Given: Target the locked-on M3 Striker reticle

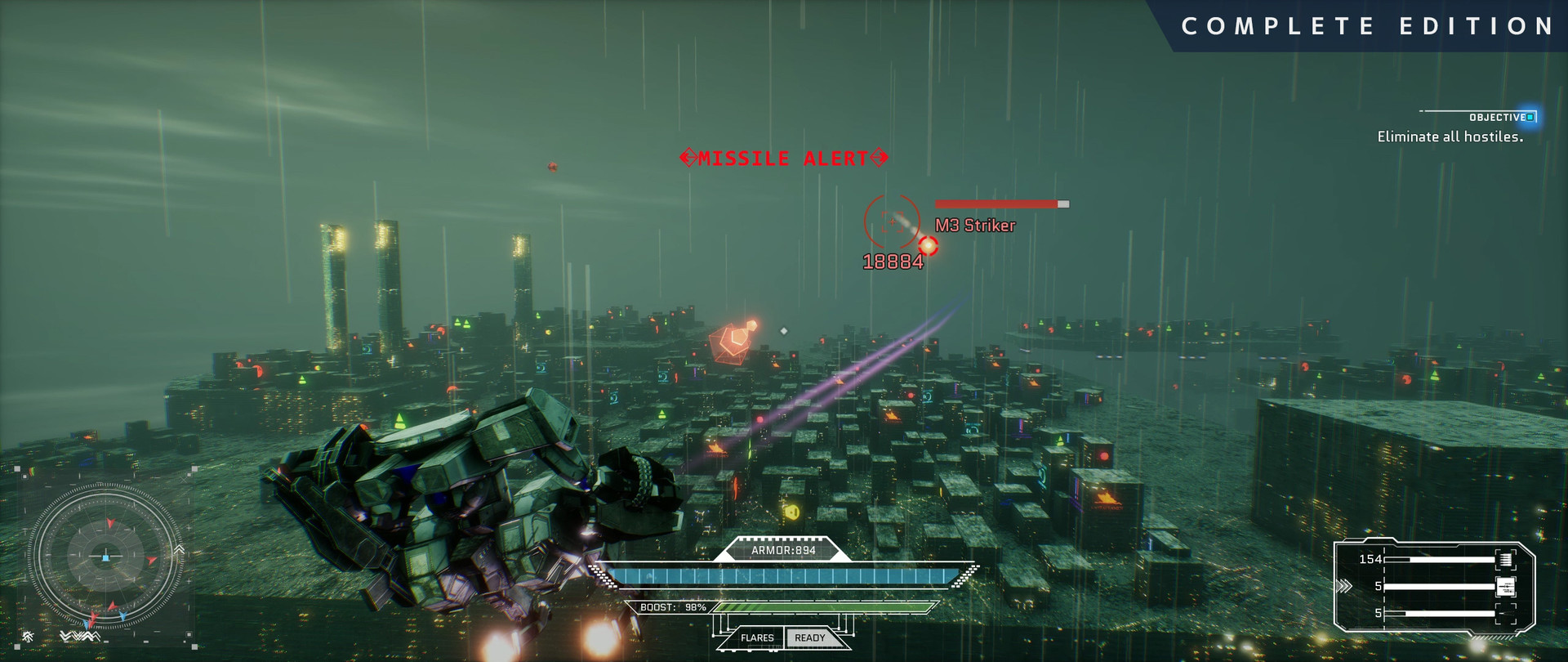Looking at the screenshot, I should [x=892, y=221].
